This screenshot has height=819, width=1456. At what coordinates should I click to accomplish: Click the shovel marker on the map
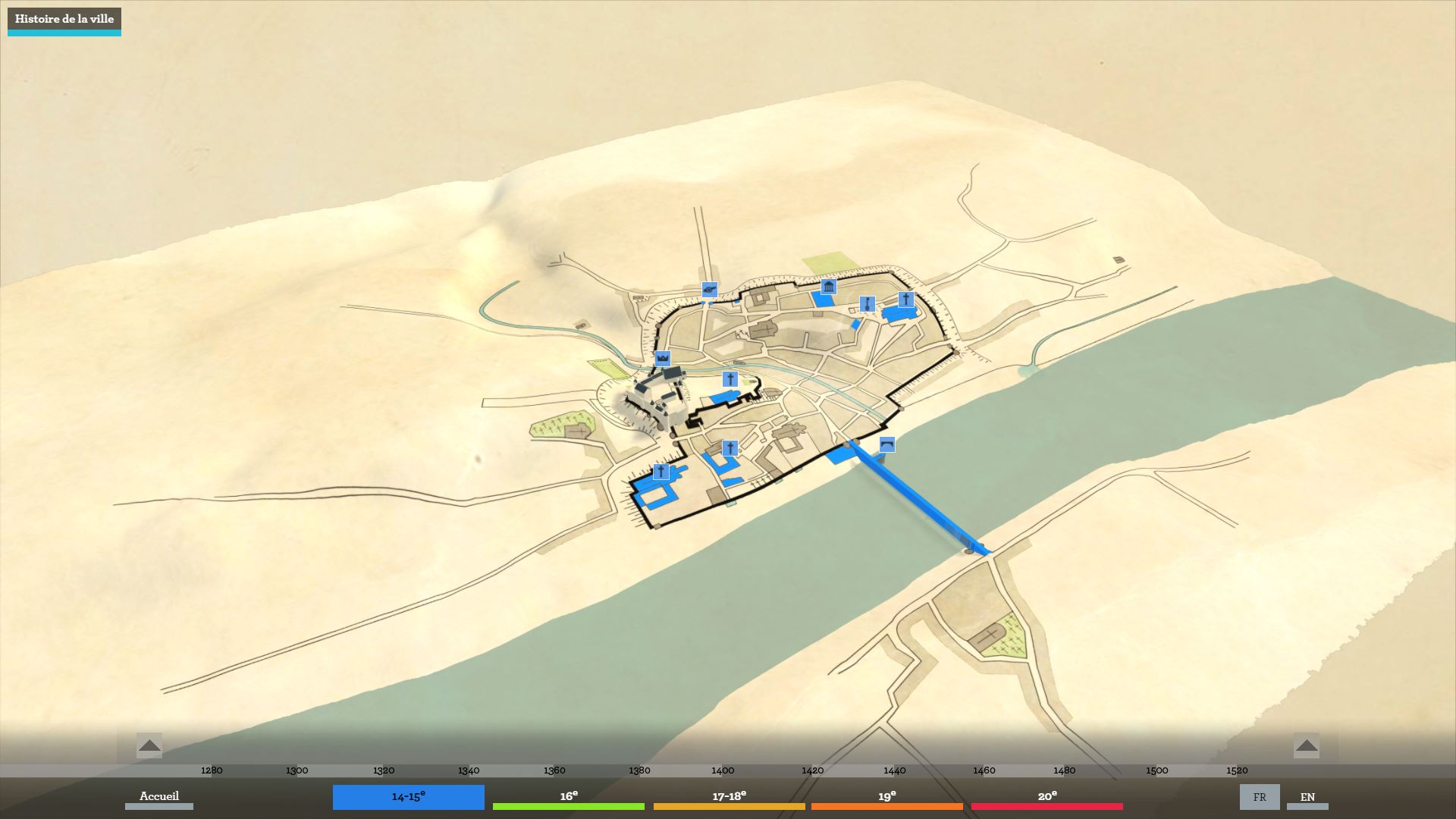click(x=867, y=304)
